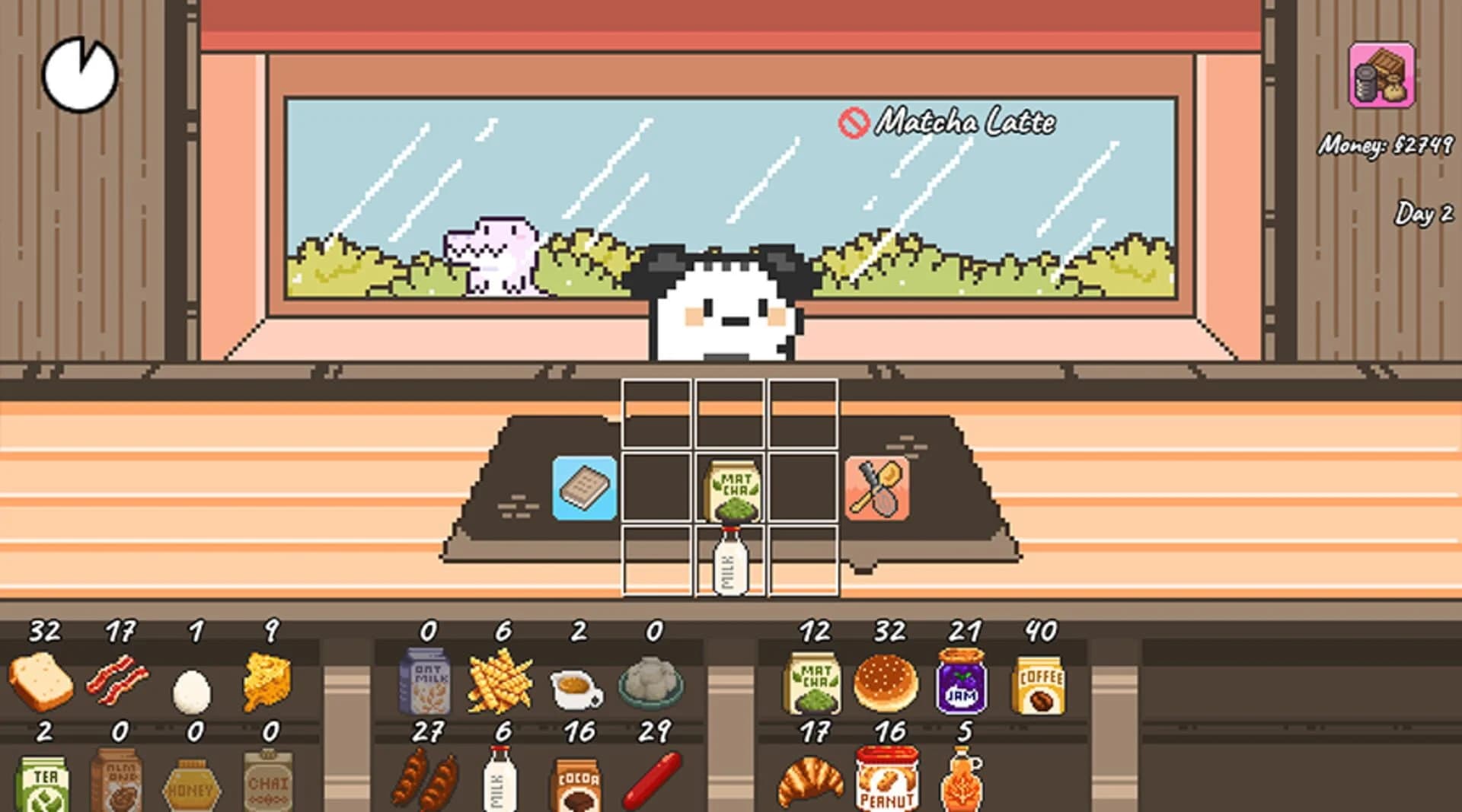Click the no-symbol beside Matcha Latte
Viewport: 1462px width, 812px height.
pyautogui.click(x=856, y=122)
